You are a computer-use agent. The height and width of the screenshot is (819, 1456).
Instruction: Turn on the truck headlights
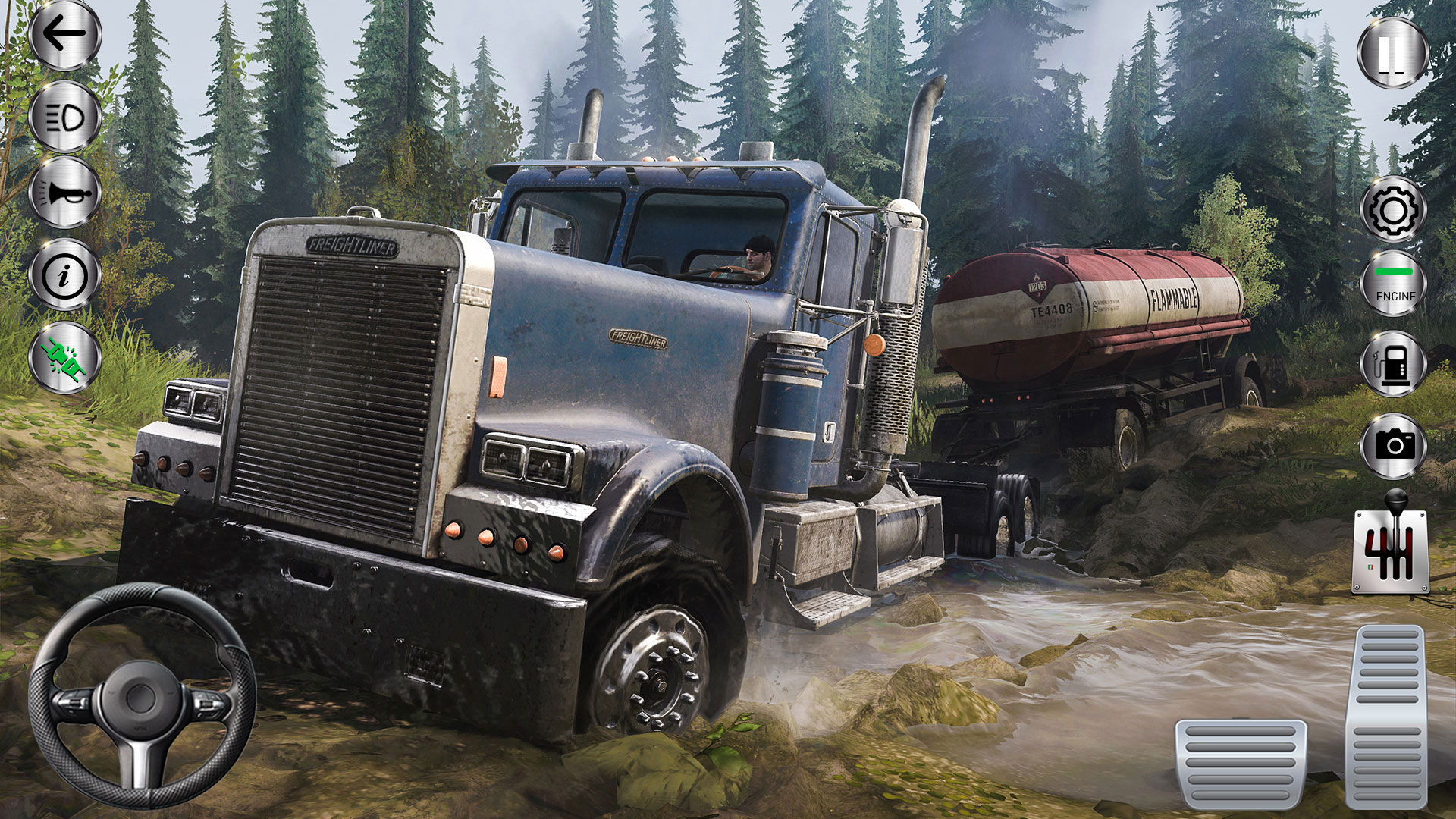[x=63, y=115]
